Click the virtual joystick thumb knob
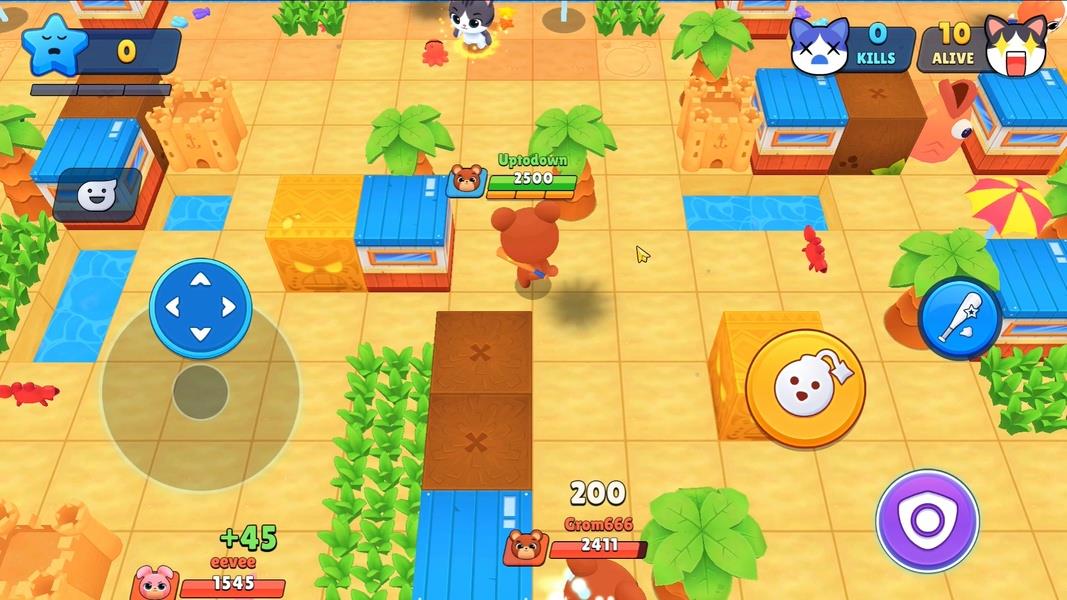This screenshot has height=600, width=1067. (x=200, y=392)
